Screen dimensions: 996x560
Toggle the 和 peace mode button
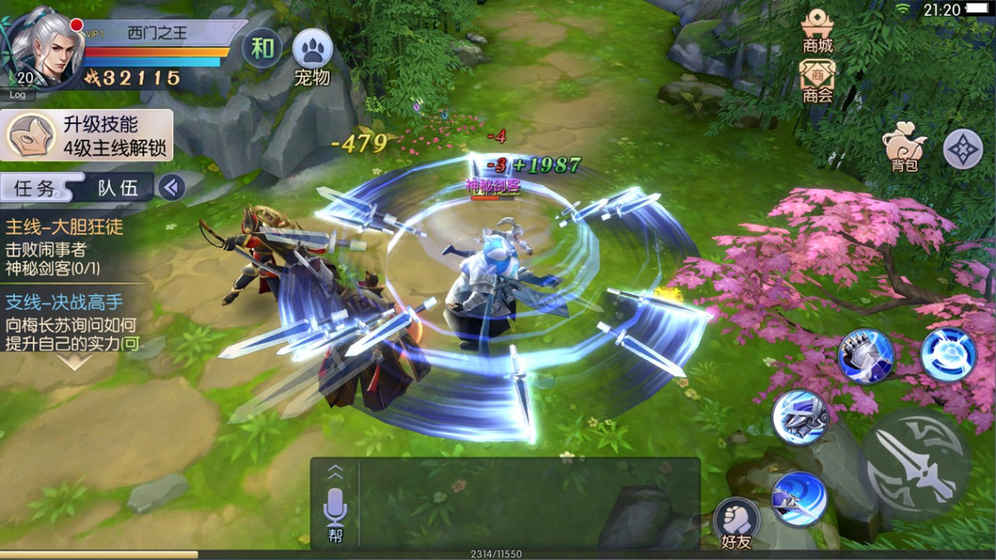(262, 48)
